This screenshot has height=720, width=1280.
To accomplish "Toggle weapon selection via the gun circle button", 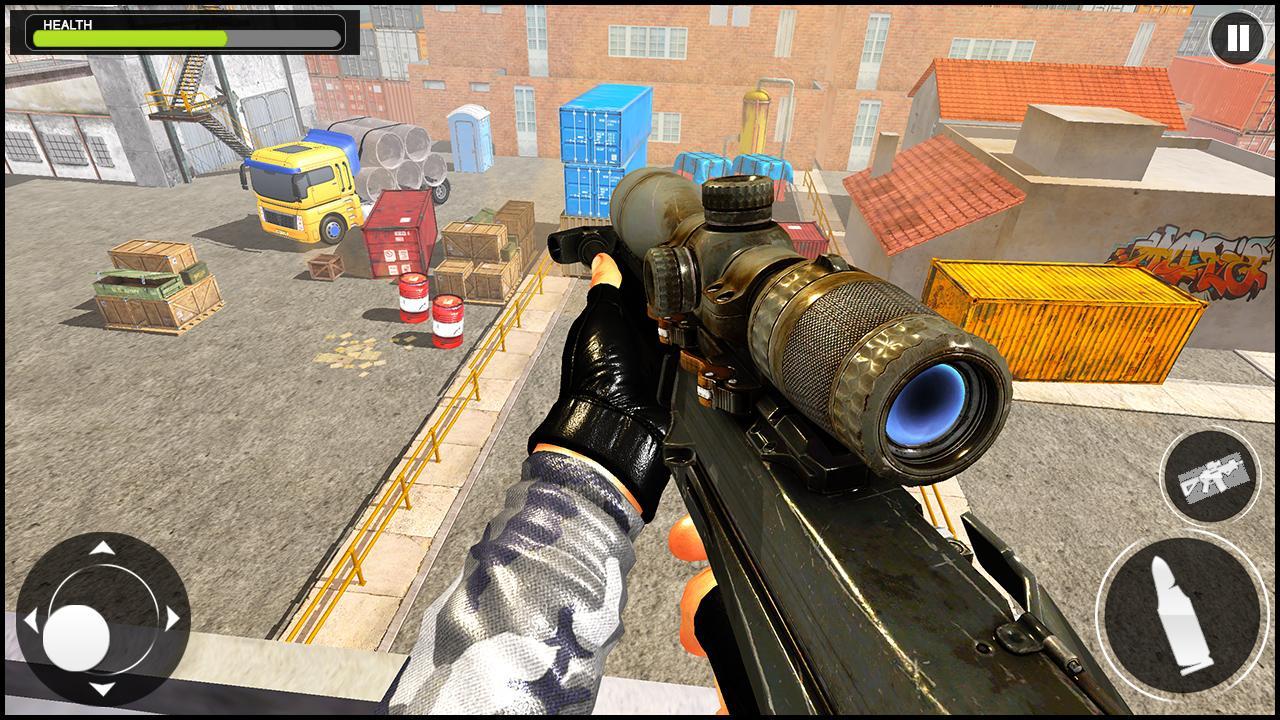I will point(1211,477).
